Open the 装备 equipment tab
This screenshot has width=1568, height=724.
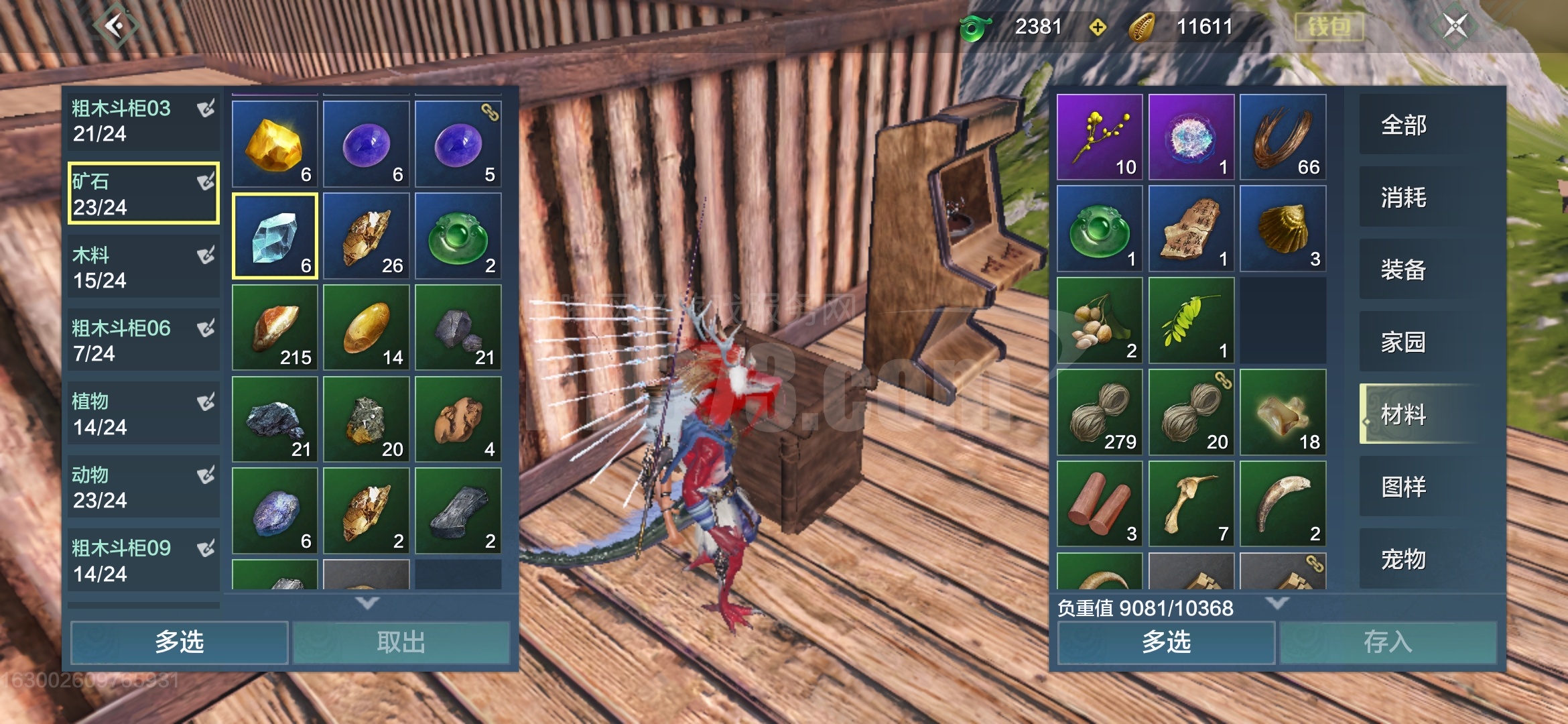pos(1404,270)
